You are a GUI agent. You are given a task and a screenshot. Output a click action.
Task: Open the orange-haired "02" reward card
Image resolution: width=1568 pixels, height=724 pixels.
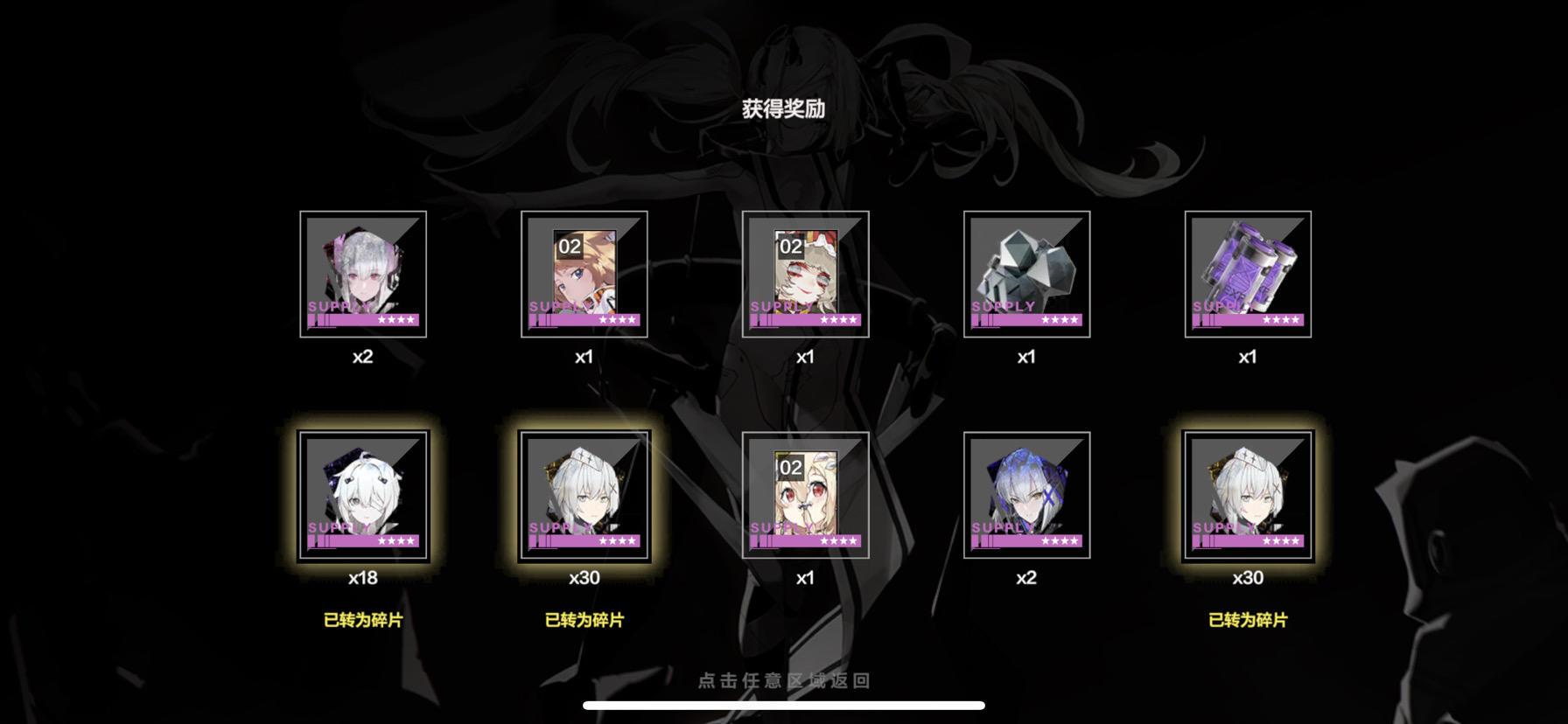pyautogui.click(x=584, y=273)
